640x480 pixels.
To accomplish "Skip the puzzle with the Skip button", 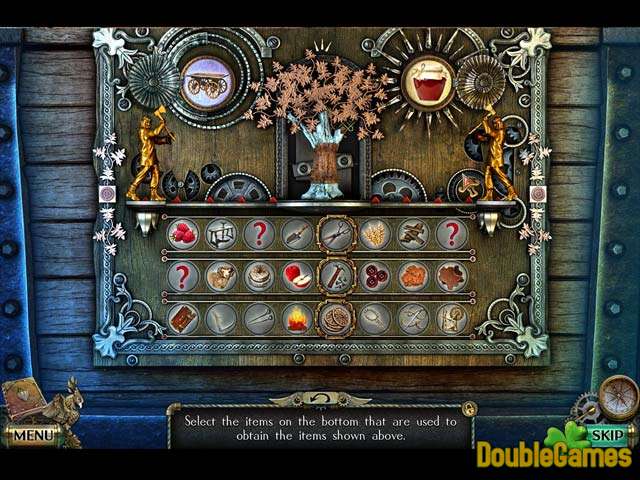I will click(x=606, y=436).
